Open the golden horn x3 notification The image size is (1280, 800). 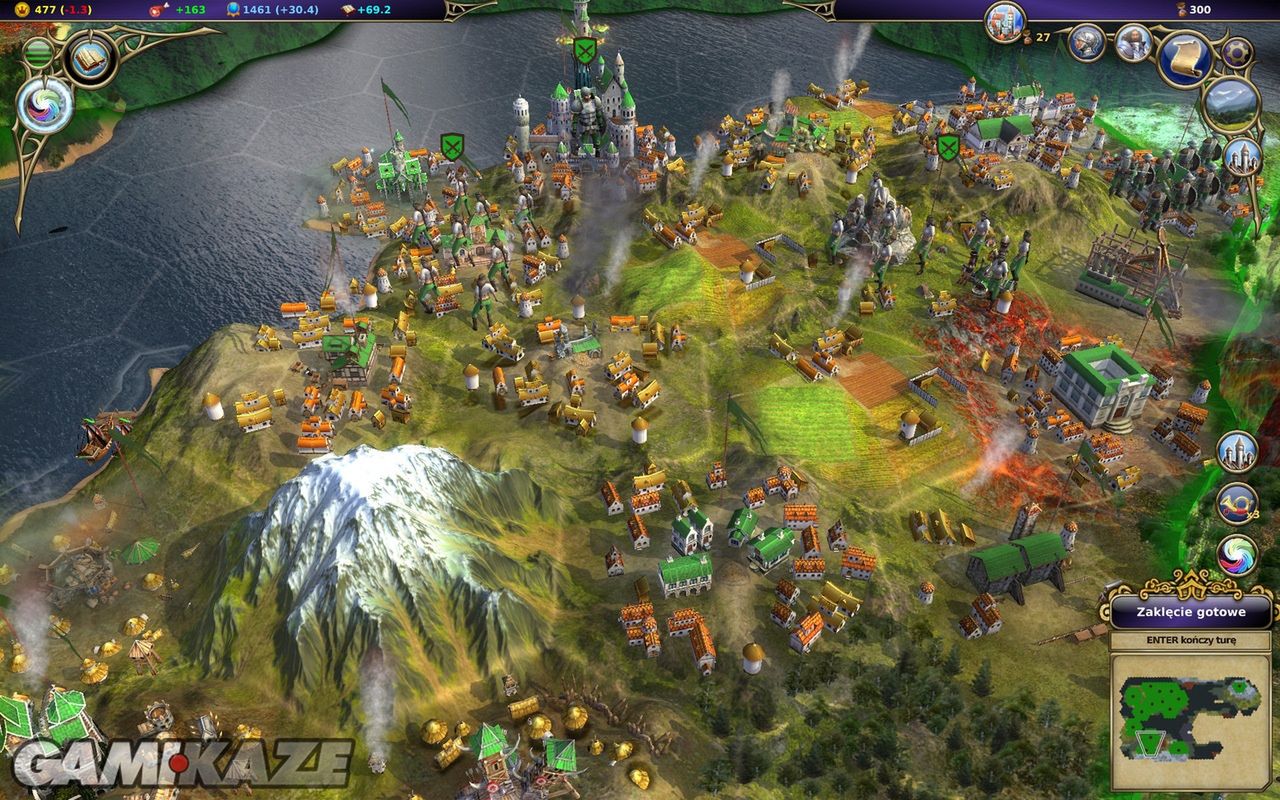pos(1237,503)
